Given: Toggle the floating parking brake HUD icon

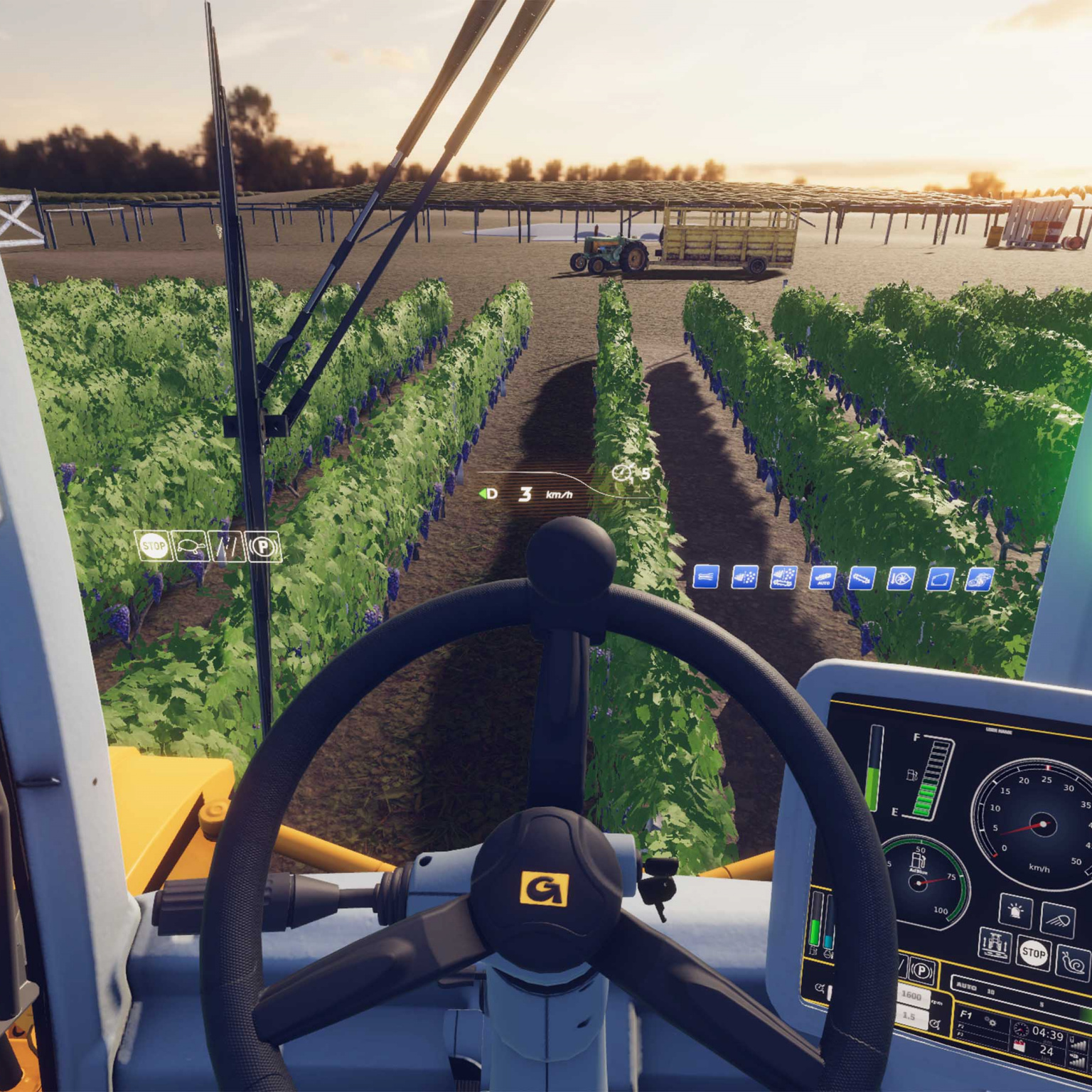Looking at the screenshot, I should click(264, 547).
